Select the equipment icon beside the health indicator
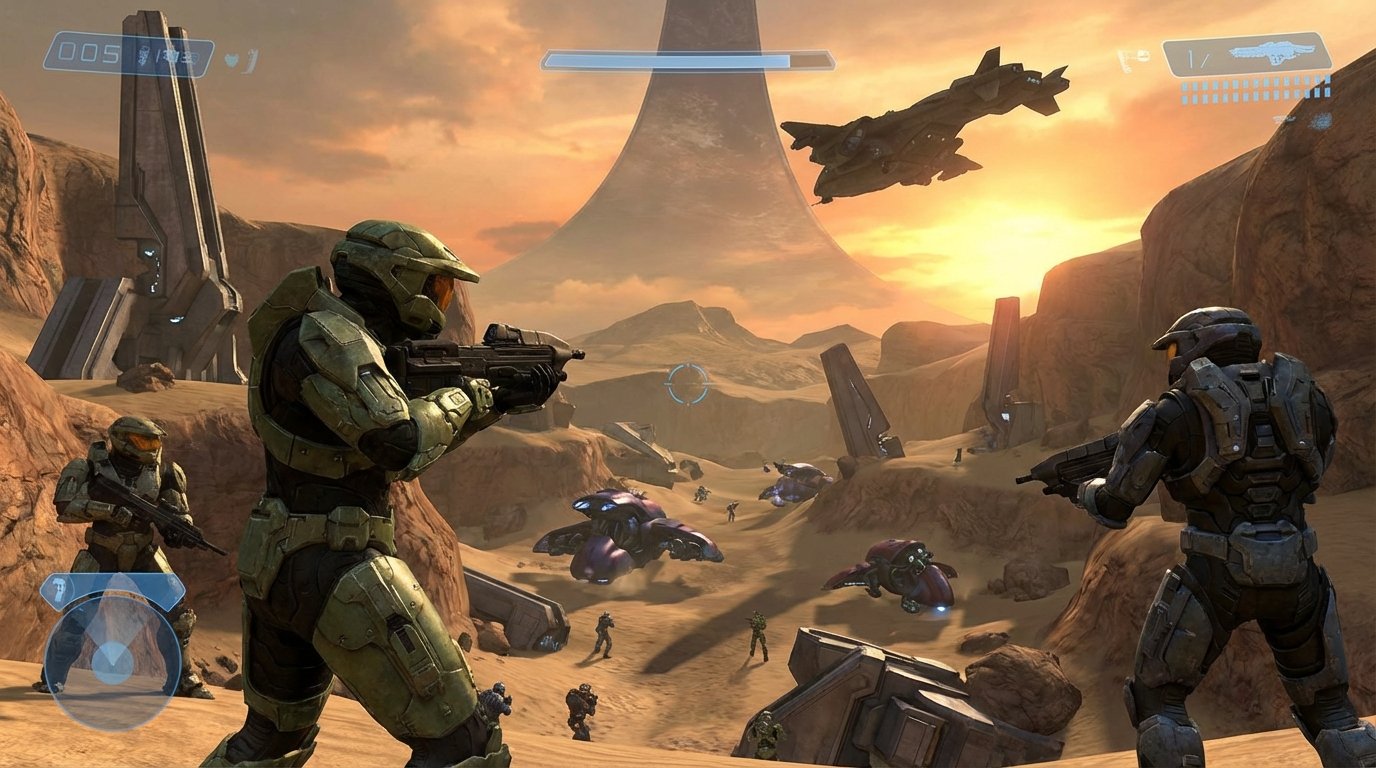 point(251,60)
